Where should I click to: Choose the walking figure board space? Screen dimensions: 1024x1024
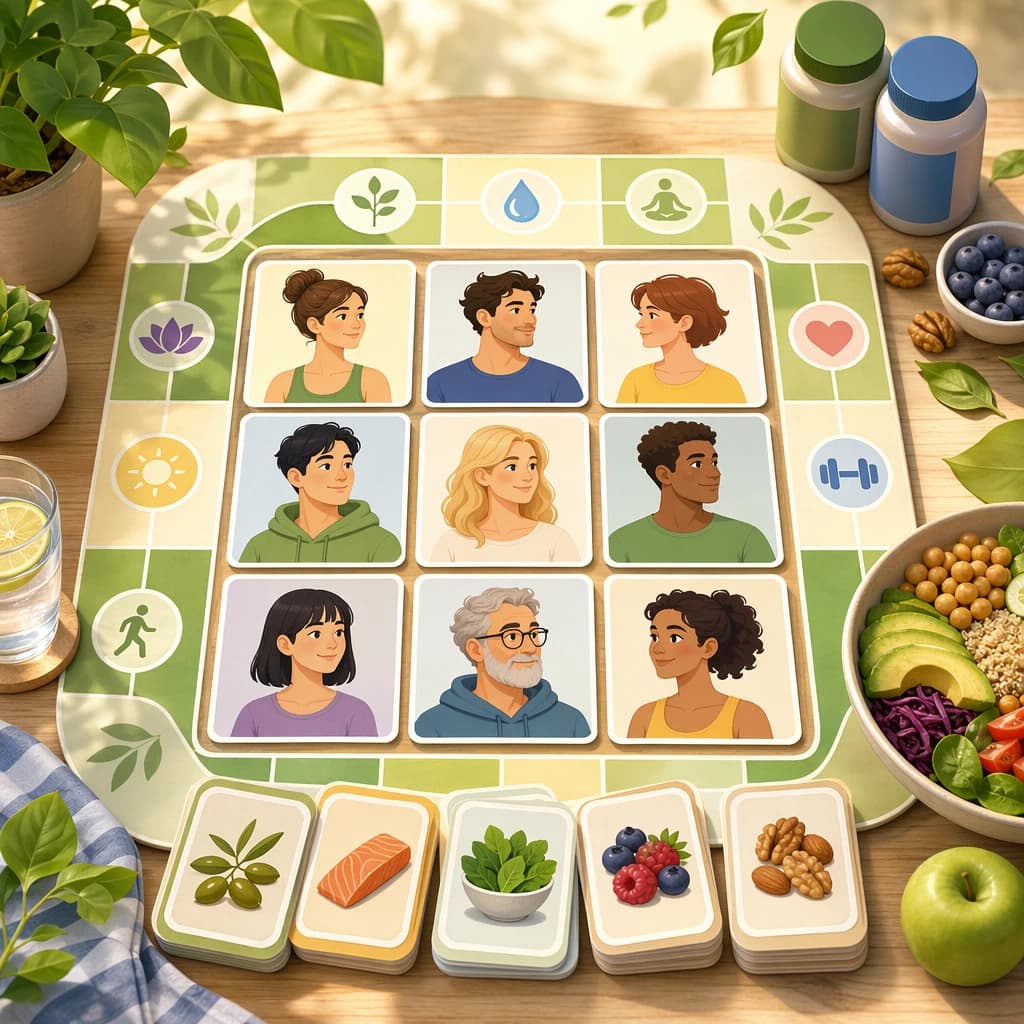coord(137,630)
